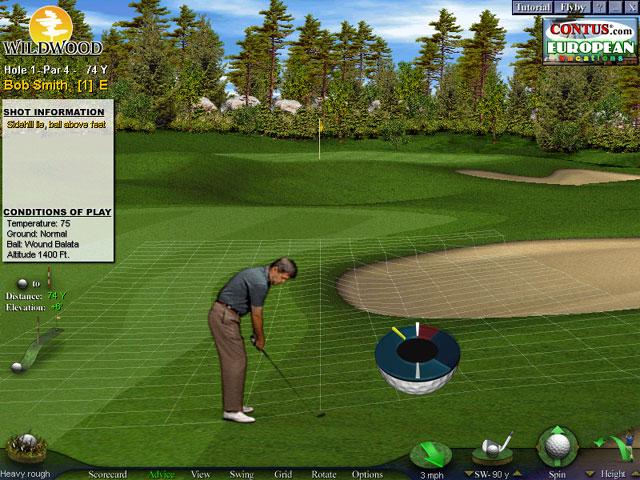Open the View menu
The width and height of the screenshot is (640, 480).
(200, 474)
